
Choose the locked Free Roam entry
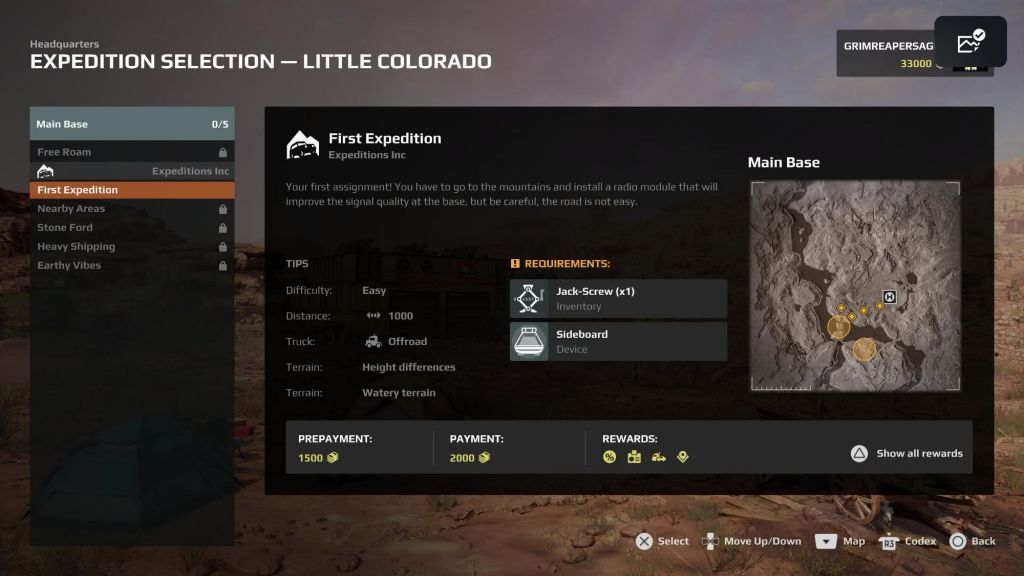click(132, 152)
